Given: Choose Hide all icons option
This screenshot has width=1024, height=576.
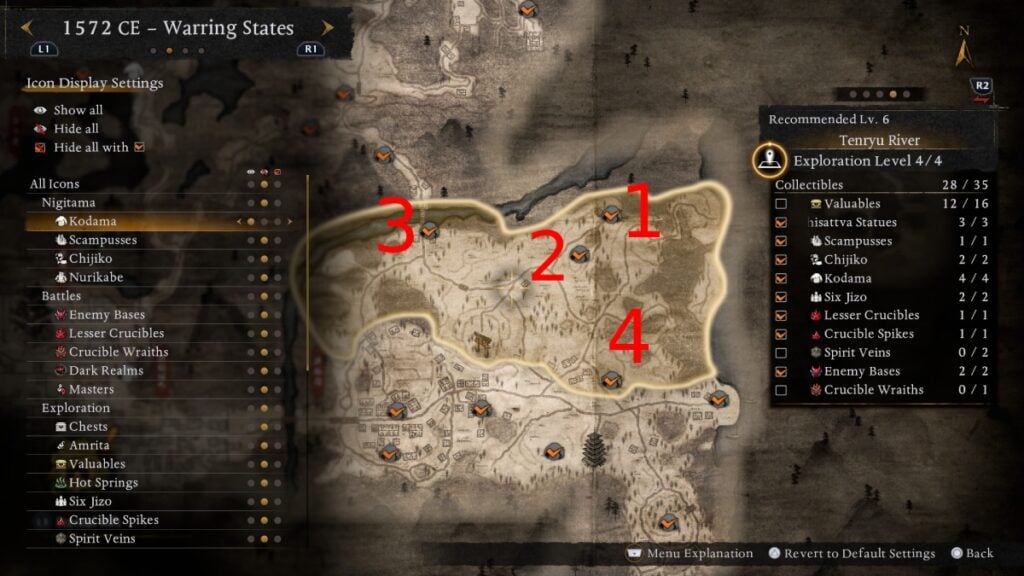Looking at the screenshot, I should point(76,129).
